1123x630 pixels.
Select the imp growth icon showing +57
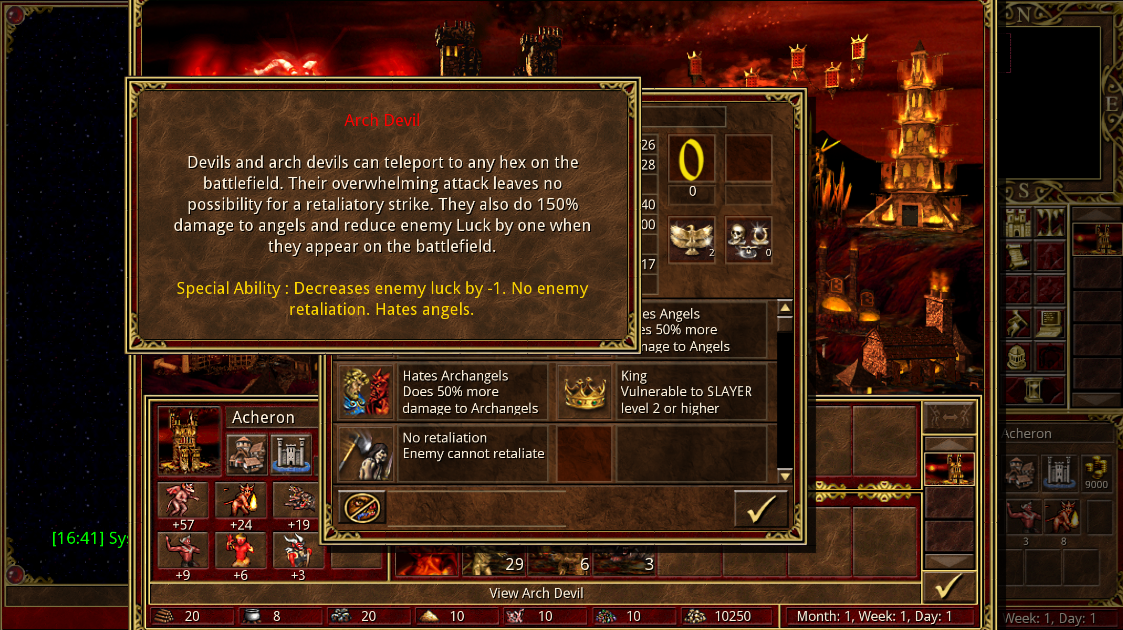[183, 500]
